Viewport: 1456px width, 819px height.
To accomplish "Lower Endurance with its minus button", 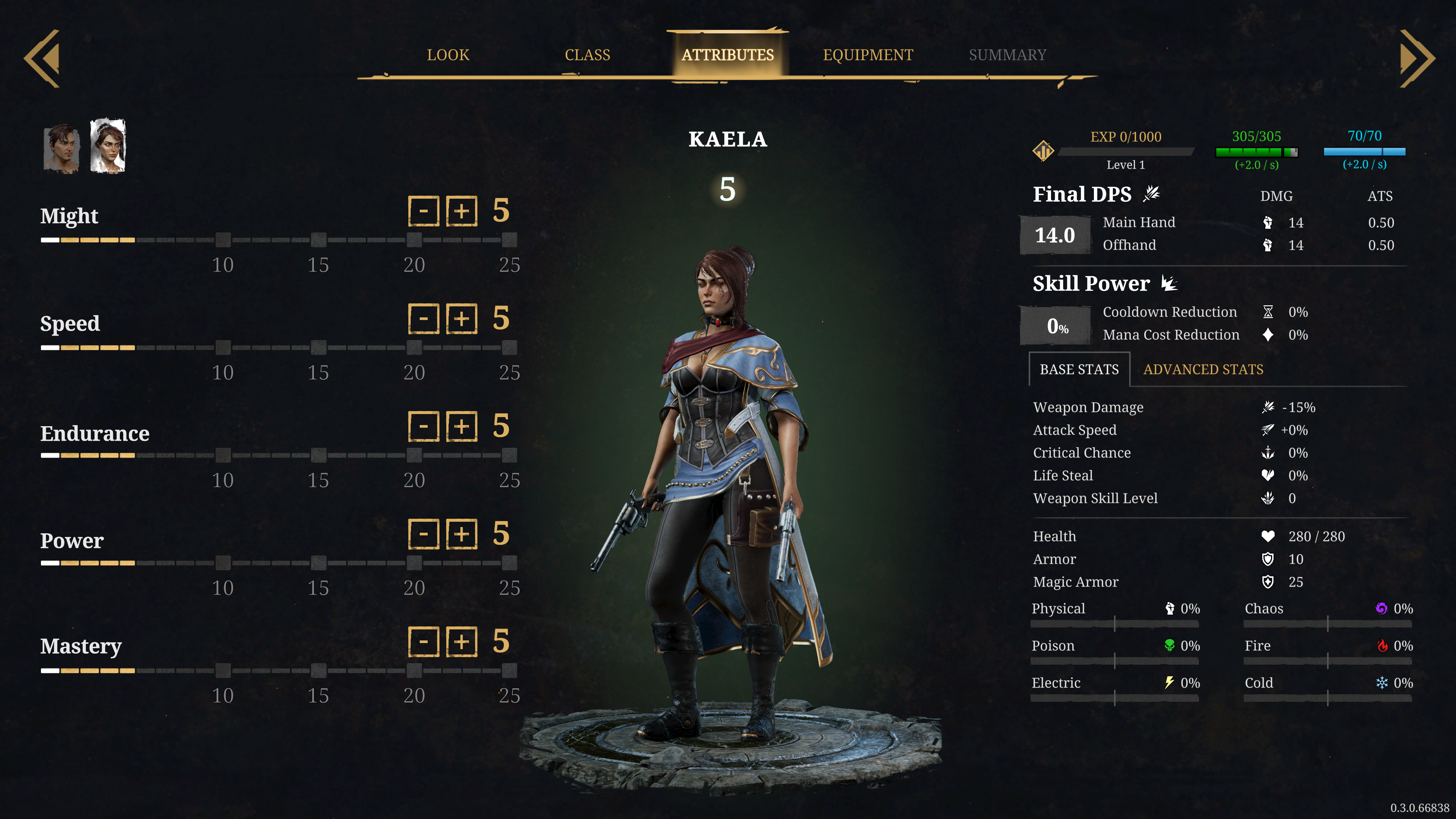I will coord(424,426).
